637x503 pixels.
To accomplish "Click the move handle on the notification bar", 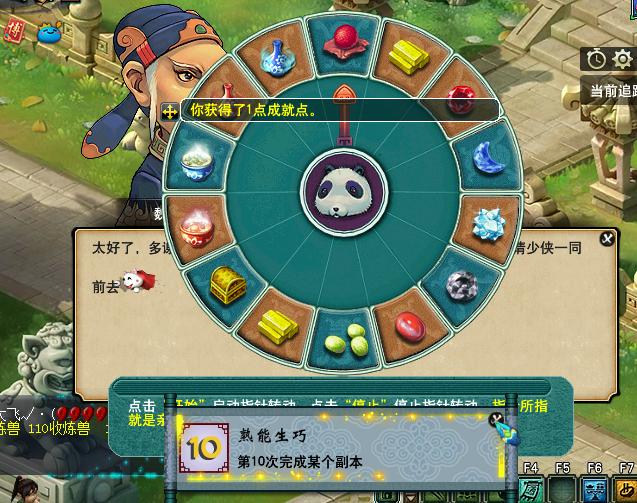I will coord(170,111).
